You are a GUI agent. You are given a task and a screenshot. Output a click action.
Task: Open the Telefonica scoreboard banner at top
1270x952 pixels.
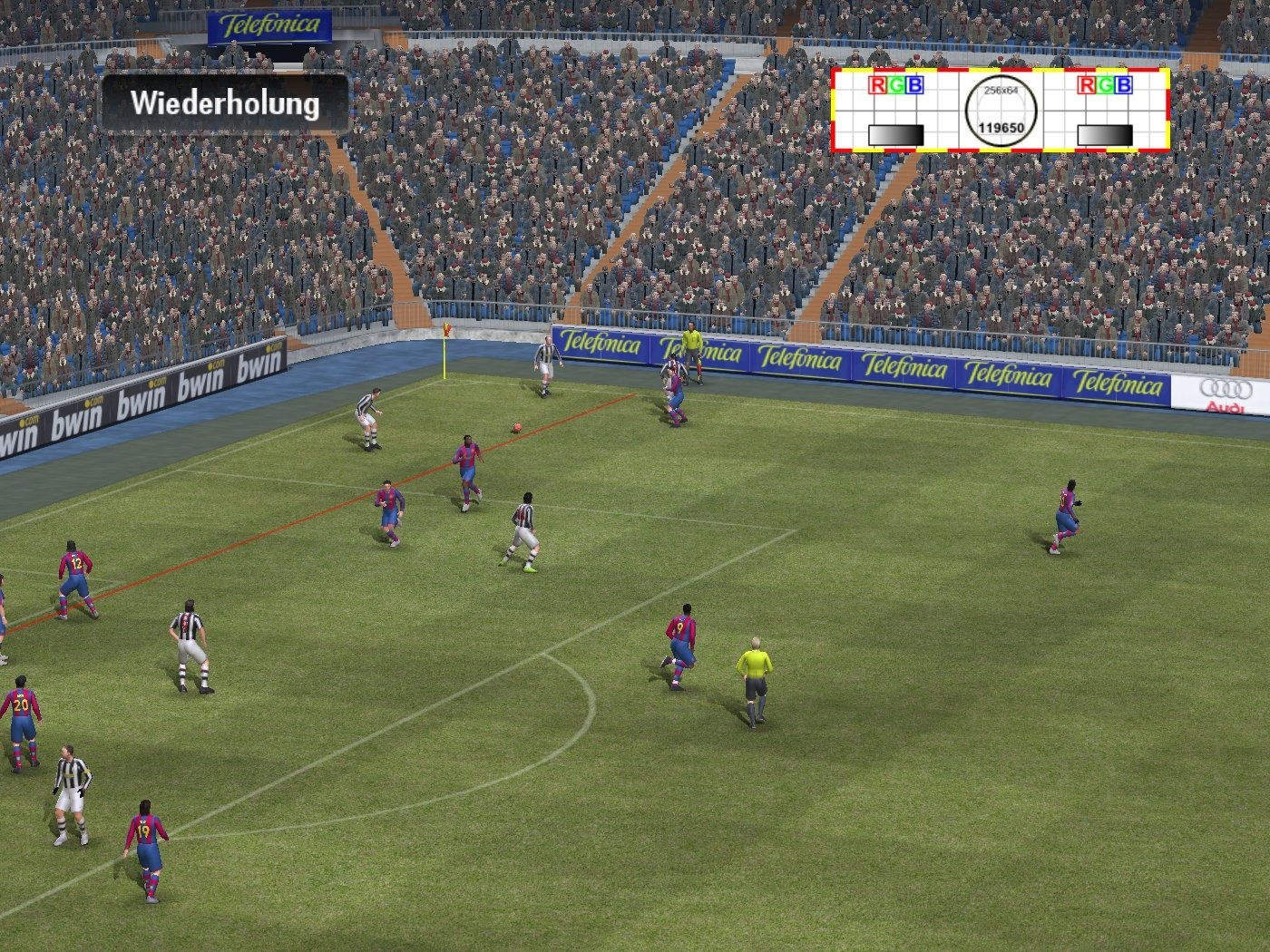[268, 24]
